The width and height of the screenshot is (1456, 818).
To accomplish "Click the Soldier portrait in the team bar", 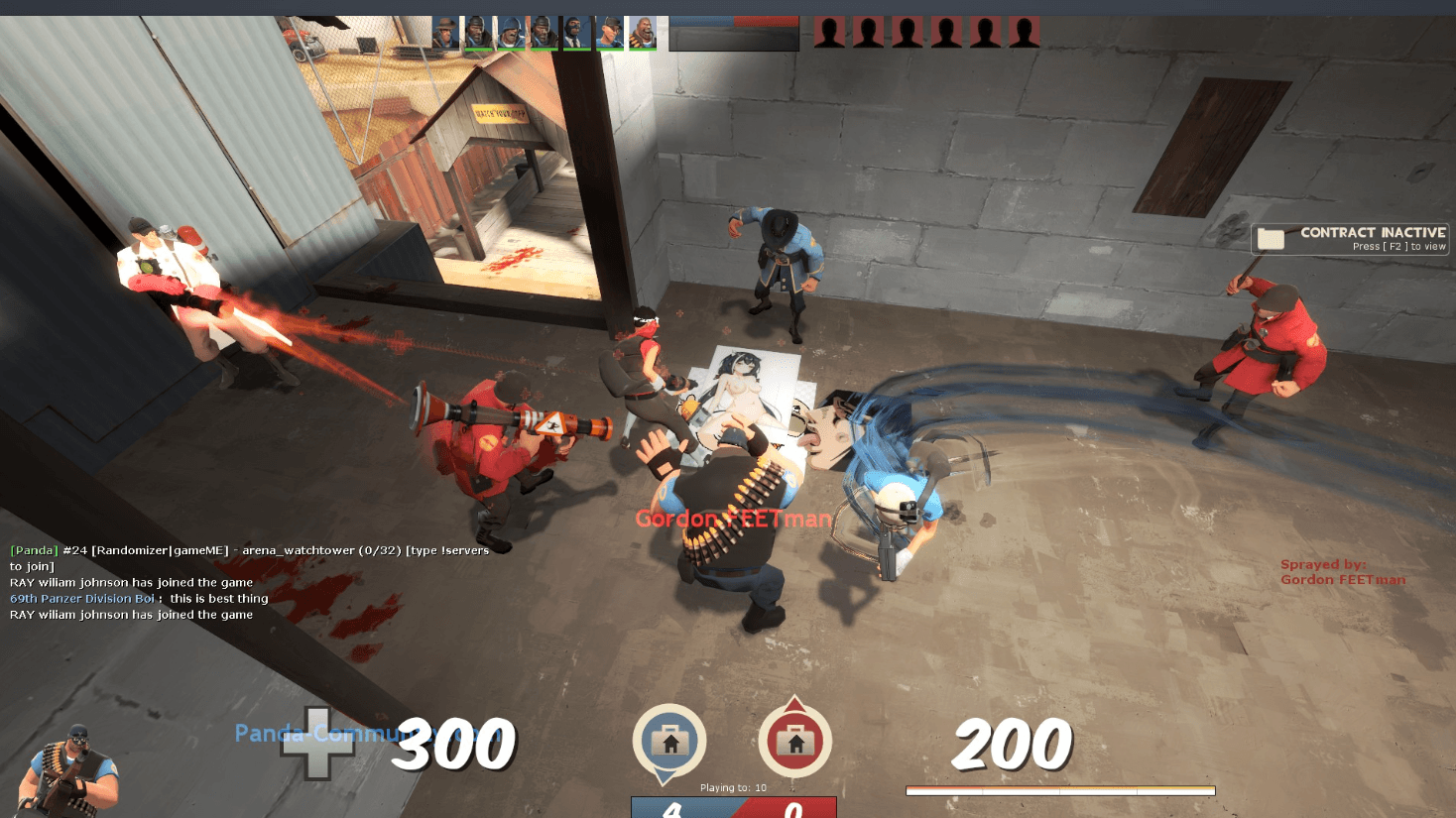I will click(x=511, y=32).
